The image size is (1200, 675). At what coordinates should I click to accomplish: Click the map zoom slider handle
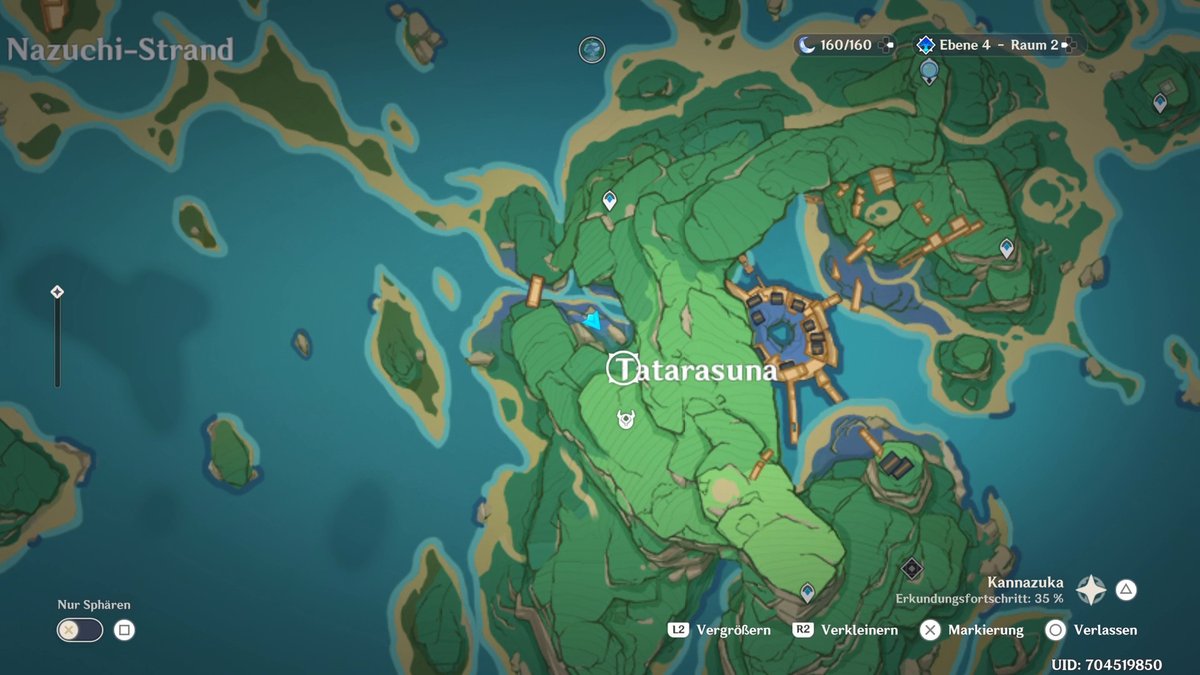click(x=57, y=292)
